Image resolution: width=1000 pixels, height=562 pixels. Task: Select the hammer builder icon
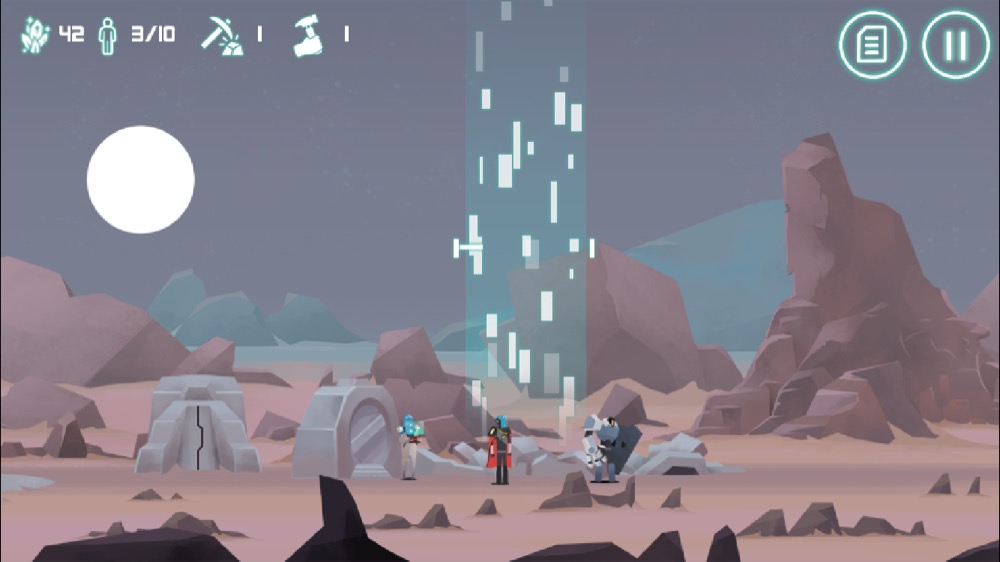[309, 36]
